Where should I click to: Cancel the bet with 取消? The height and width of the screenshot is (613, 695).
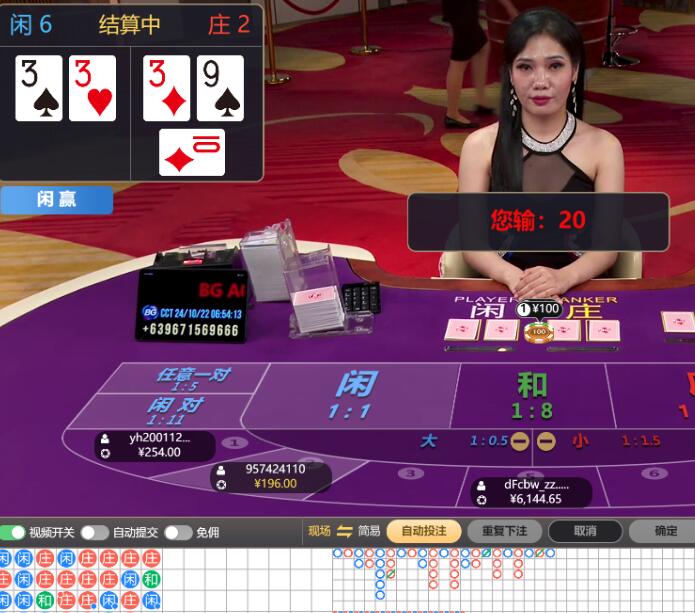(585, 531)
